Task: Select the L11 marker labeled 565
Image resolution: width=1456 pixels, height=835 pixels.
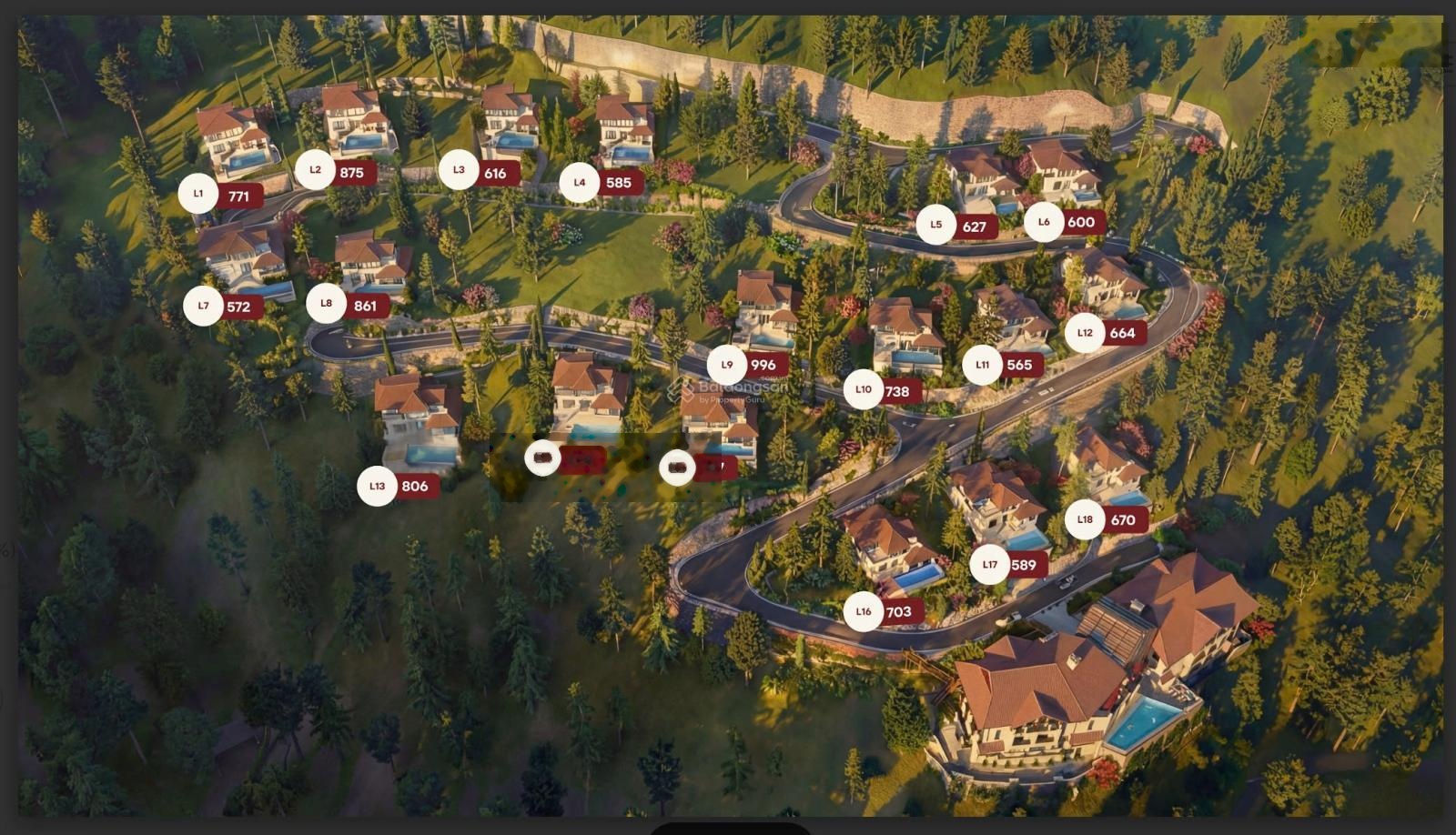Action: pyautogui.click(x=983, y=366)
